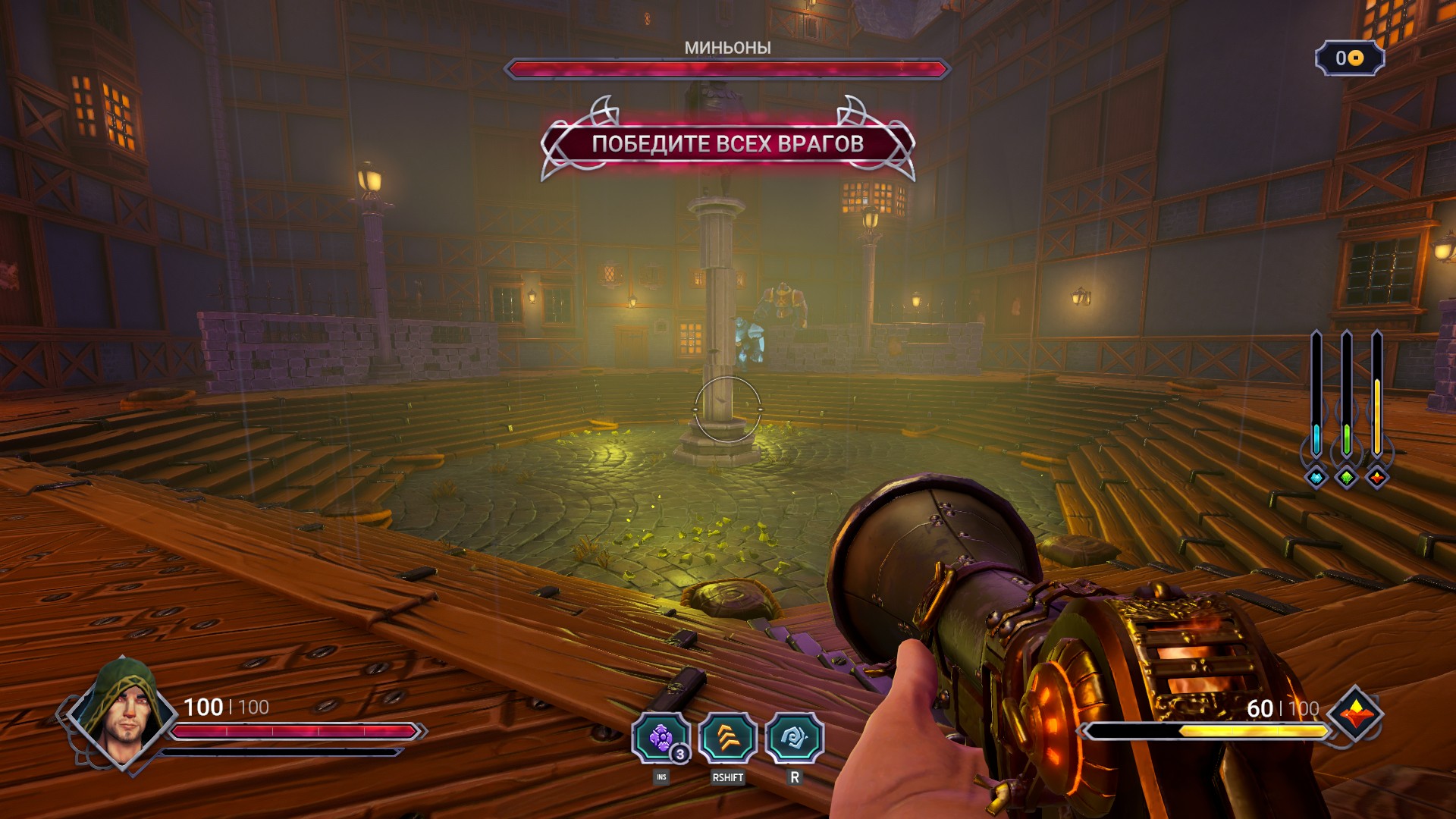The height and width of the screenshot is (819, 1456).
Task: Select the red fire ammo diamond icon
Action: (x=1377, y=478)
